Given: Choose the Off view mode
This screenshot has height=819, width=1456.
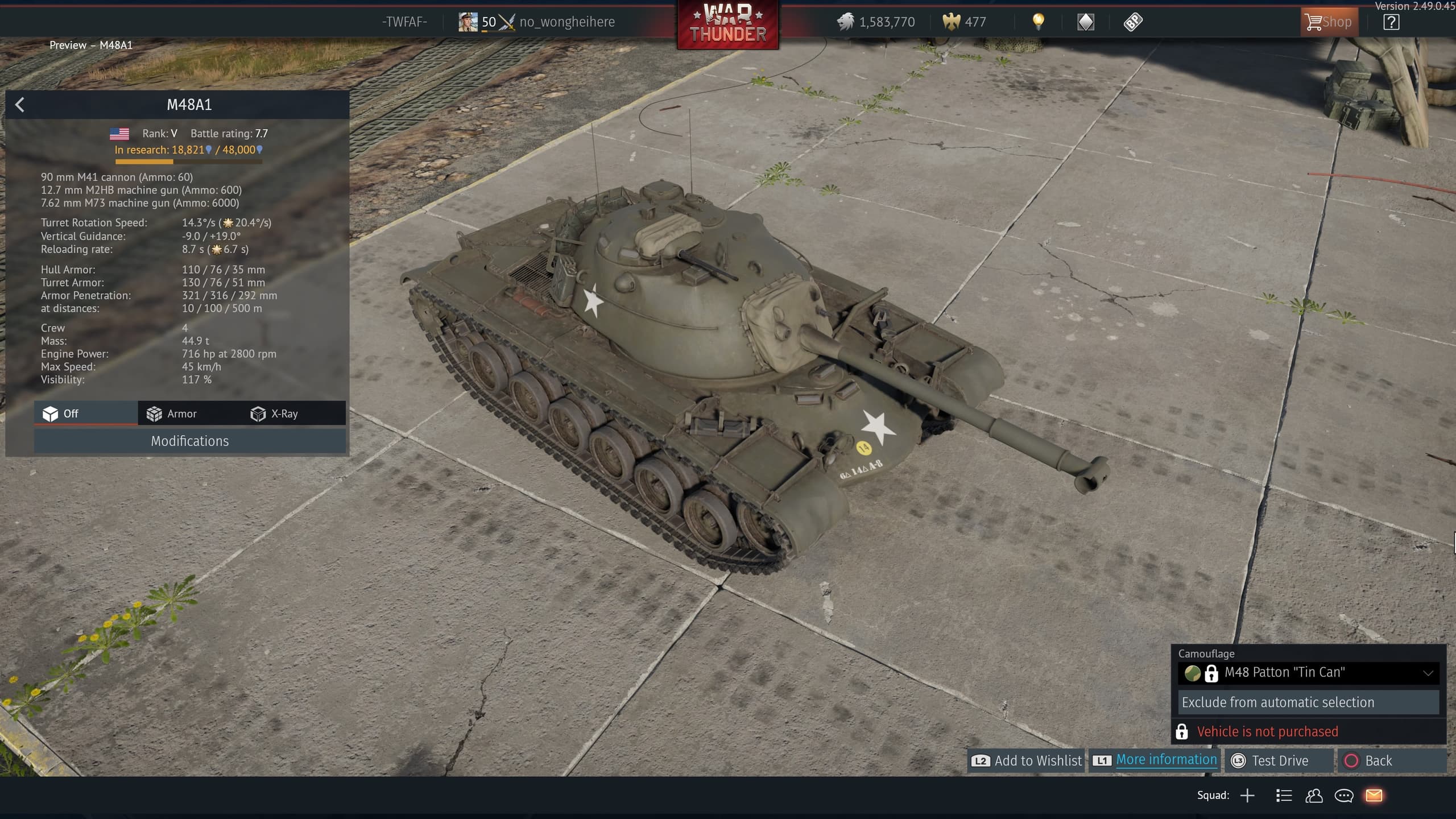Looking at the screenshot, I should click(x=61, y=413).
